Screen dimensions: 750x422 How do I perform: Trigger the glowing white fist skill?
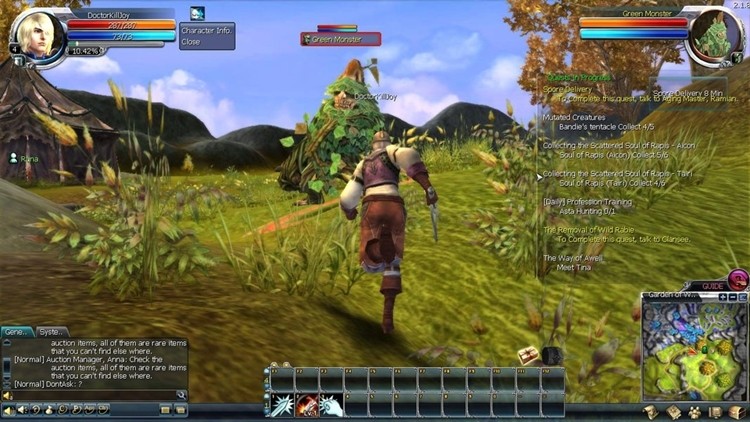coord(331,405)
